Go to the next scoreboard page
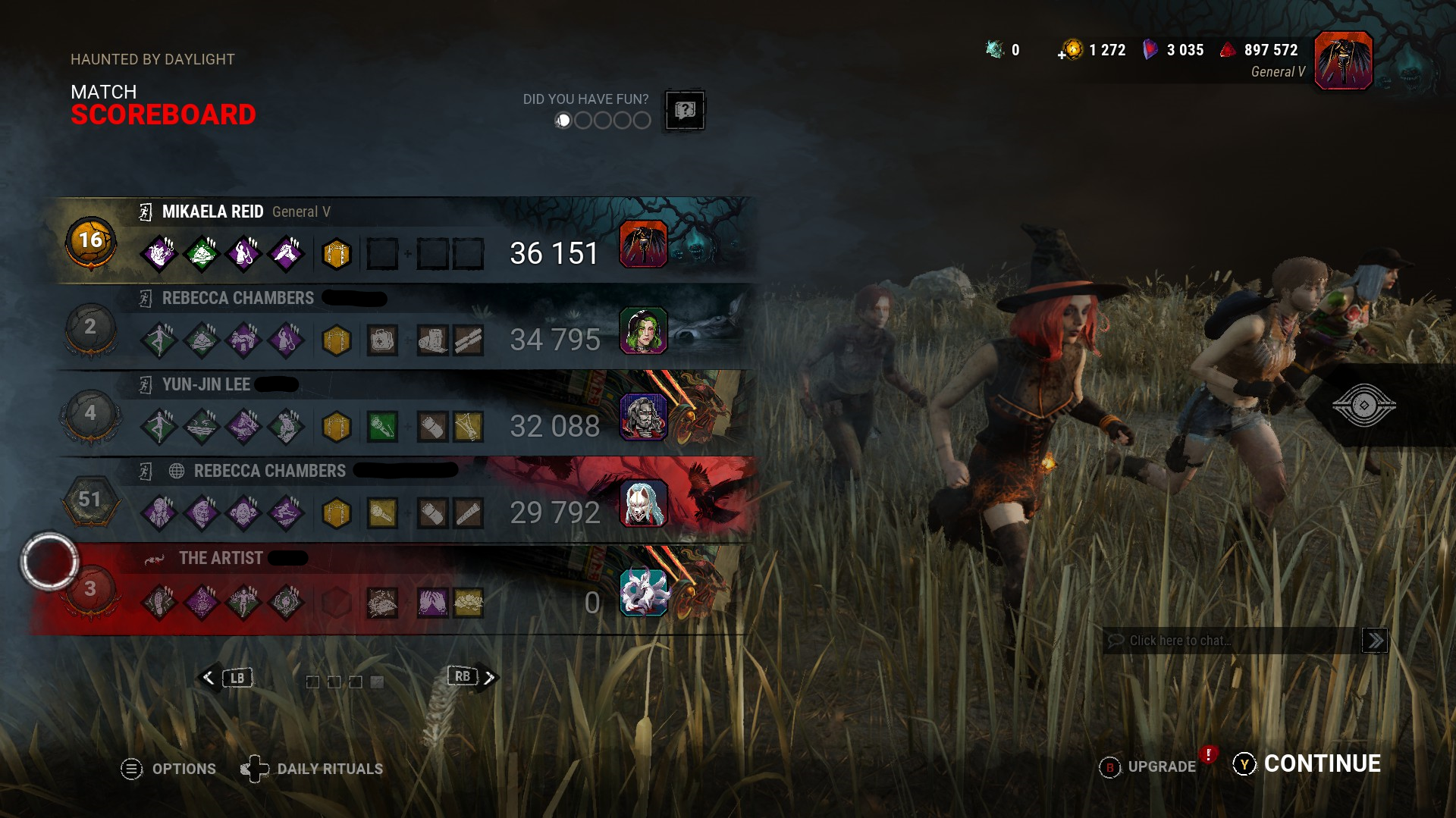This screenshot has width=1456, height=818. click(x=473, y=677)
